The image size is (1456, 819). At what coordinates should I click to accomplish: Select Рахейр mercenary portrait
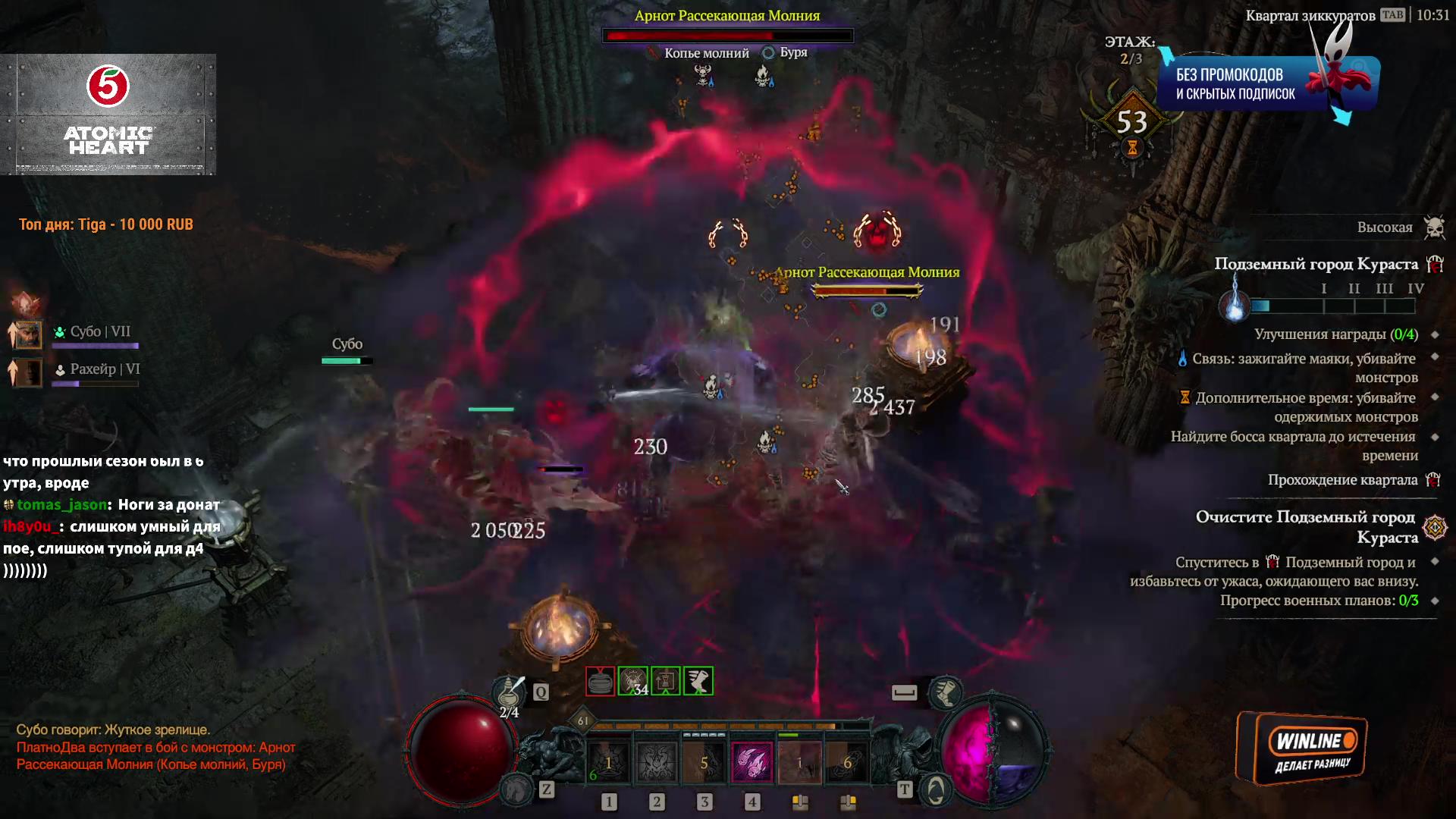click(28, 372)
